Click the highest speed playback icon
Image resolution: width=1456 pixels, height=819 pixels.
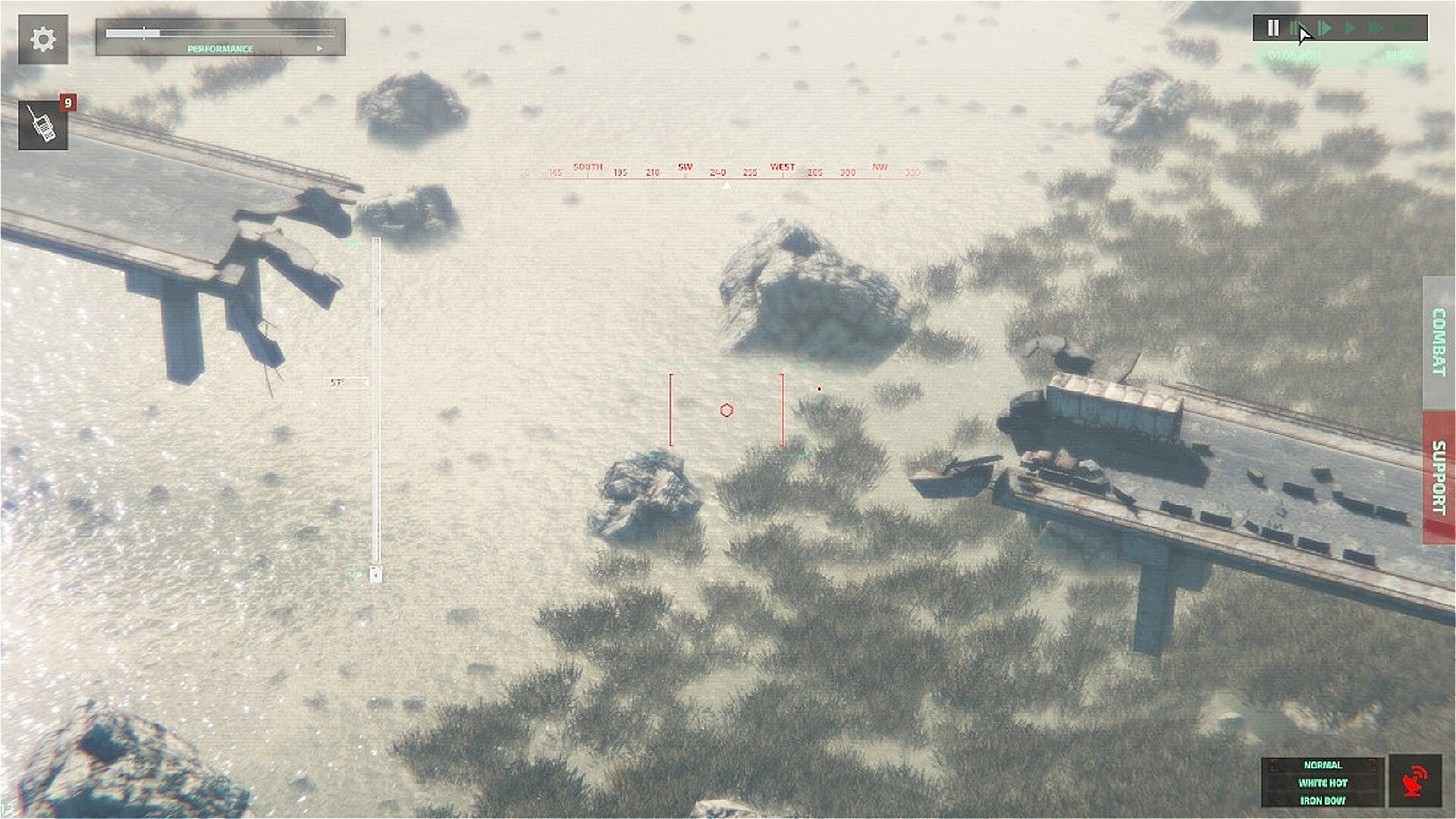click(1403, 27)
